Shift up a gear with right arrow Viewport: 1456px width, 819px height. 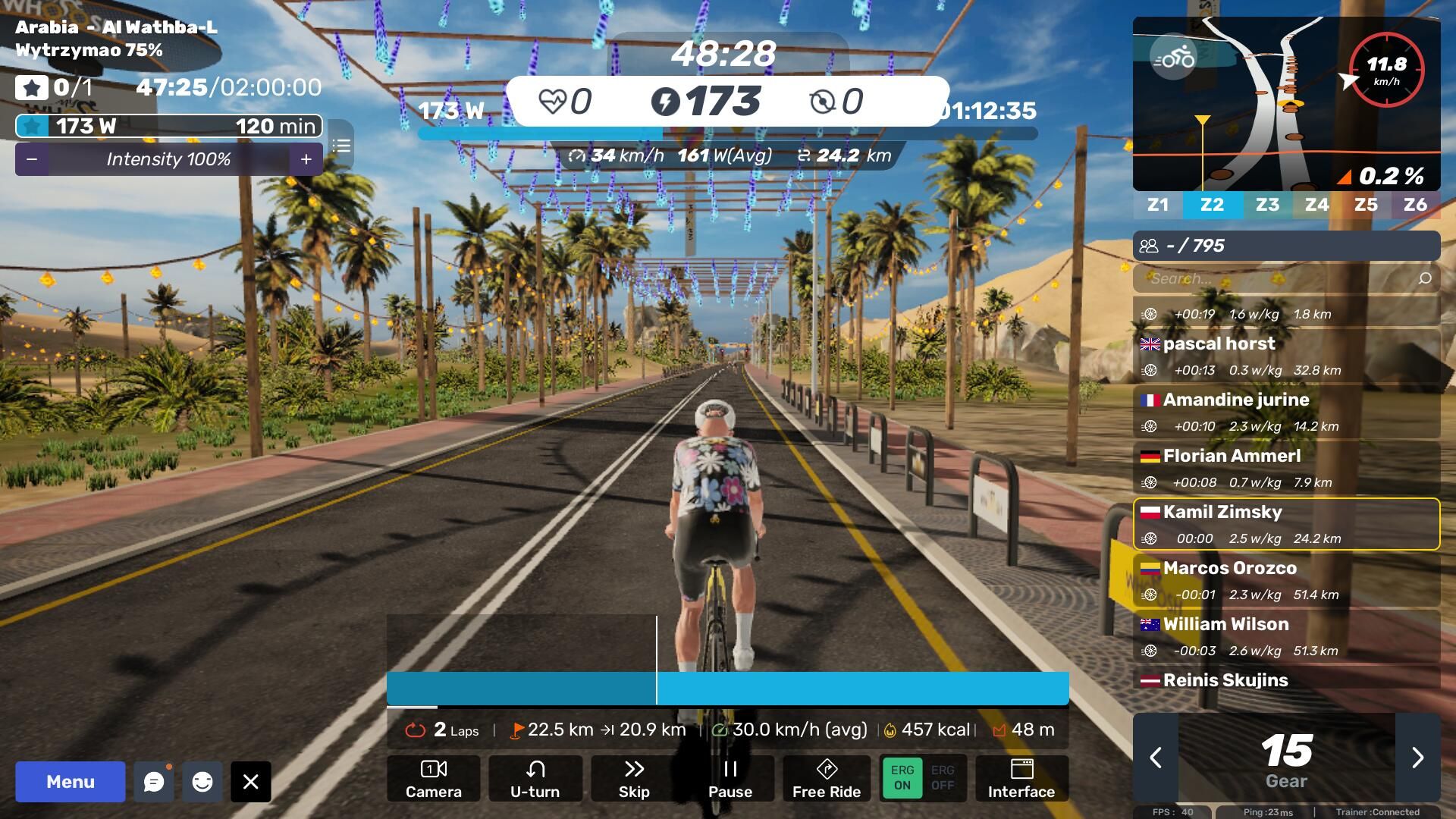click(x=1417, y=758)
